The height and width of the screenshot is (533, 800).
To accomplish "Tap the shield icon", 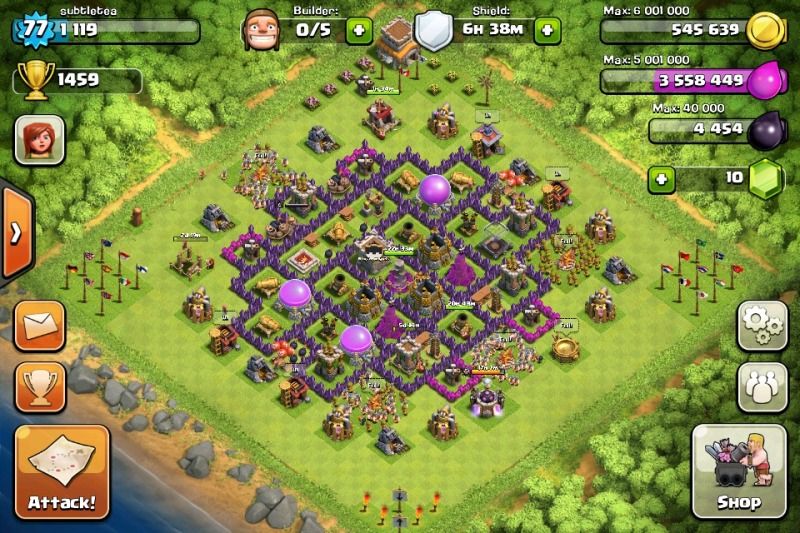I will tap(430, 30).
